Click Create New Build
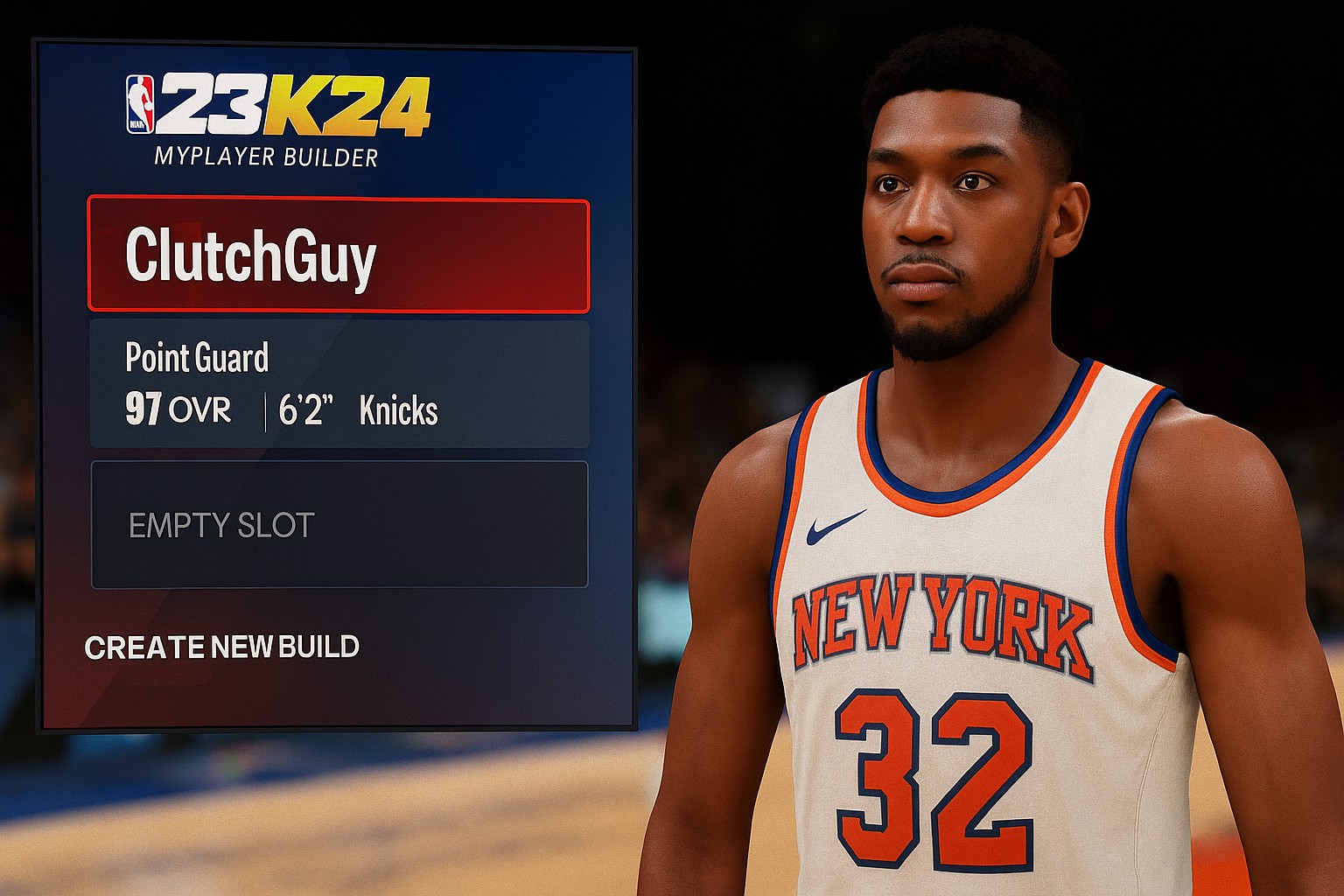Image resolution: width=1344 pixels, height=896 pixels. [222, 647]
